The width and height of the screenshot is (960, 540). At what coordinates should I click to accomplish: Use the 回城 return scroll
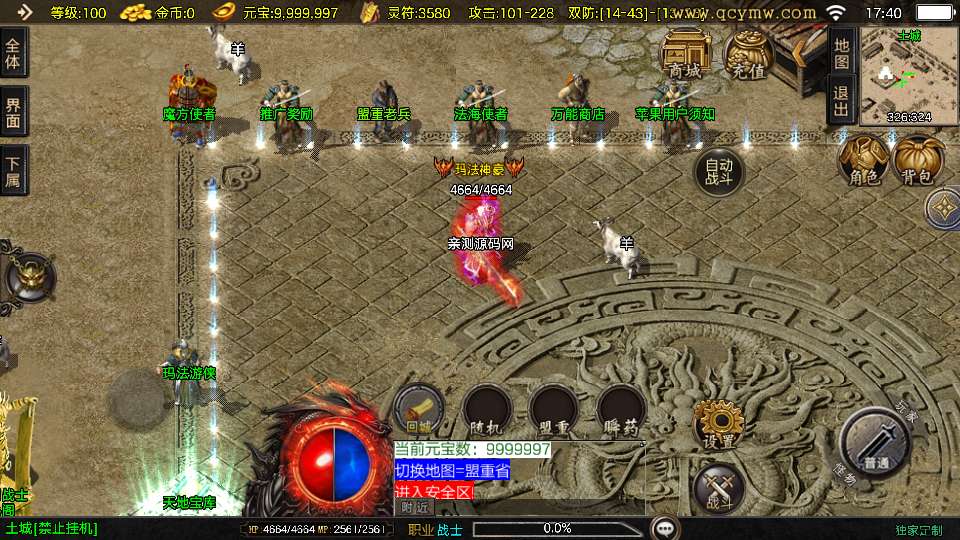418,409
